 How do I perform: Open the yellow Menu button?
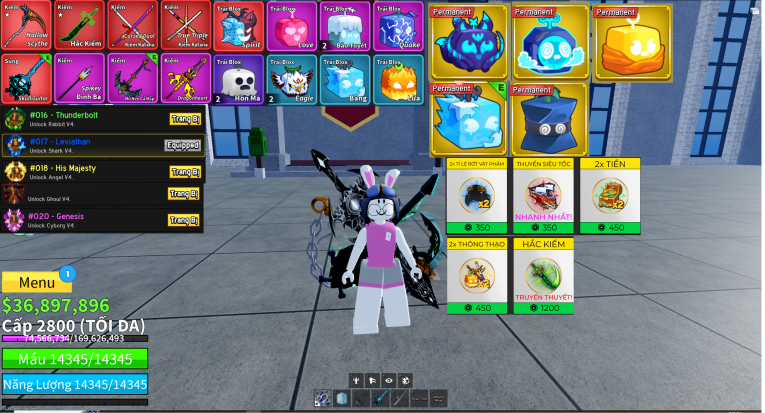[x=37, y=282]
